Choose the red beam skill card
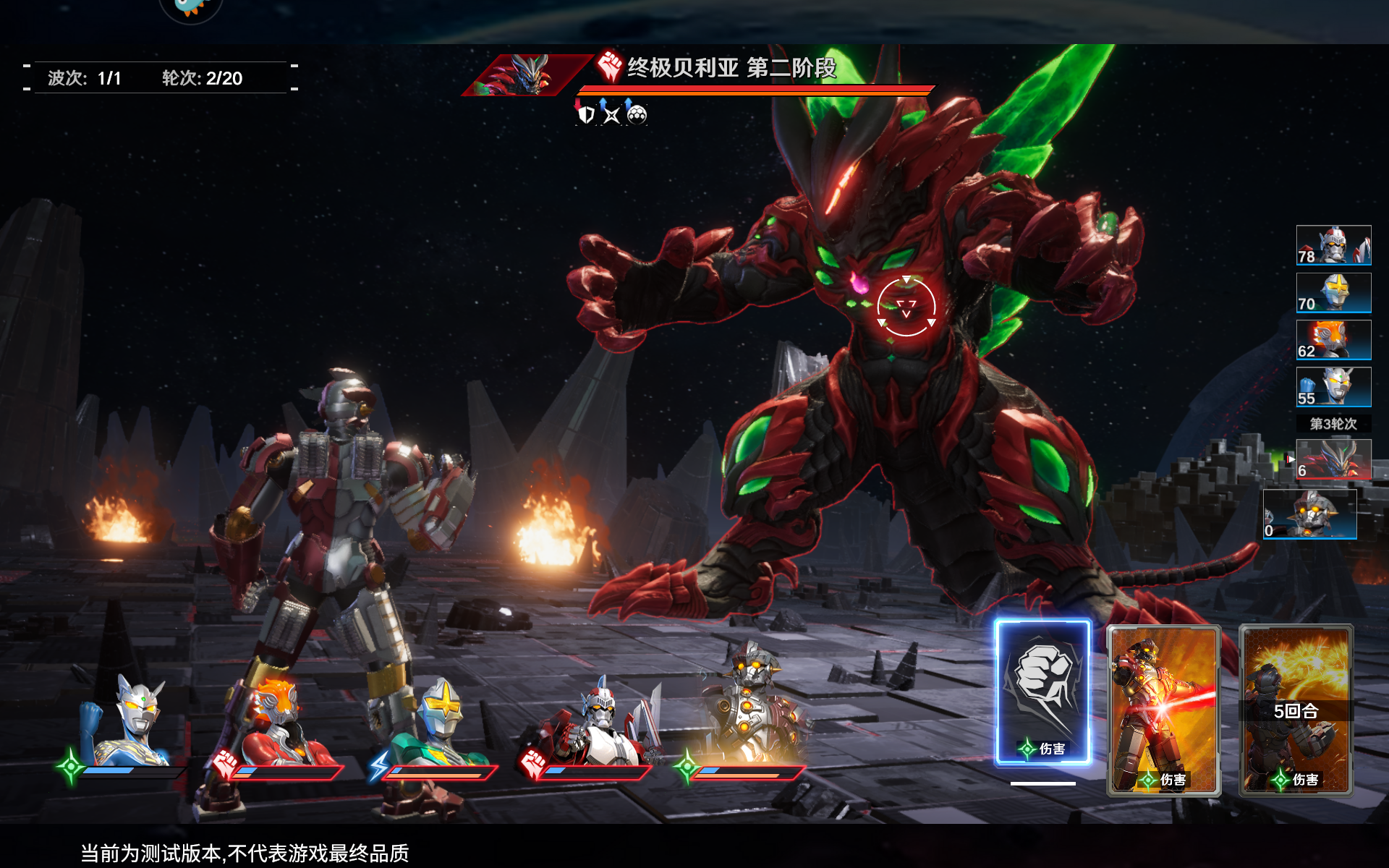This screenshot has width=1389, height=868. 1163,710
